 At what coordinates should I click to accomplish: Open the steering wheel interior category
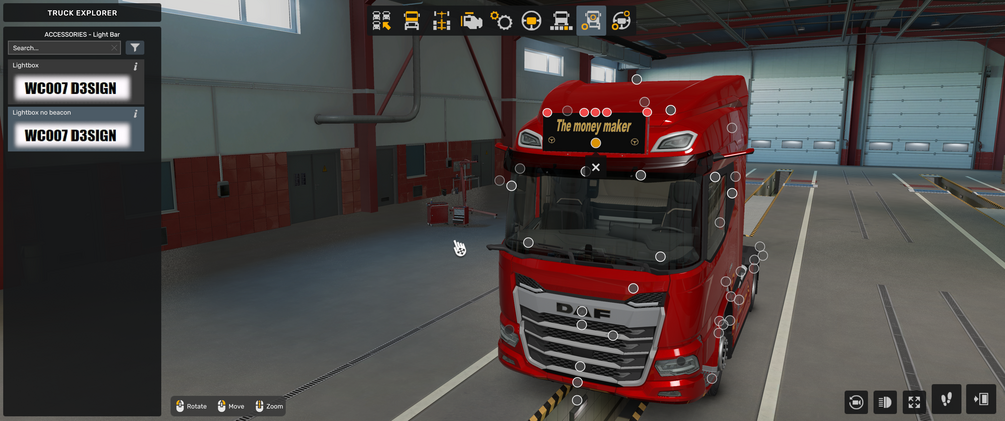point(532,20)
